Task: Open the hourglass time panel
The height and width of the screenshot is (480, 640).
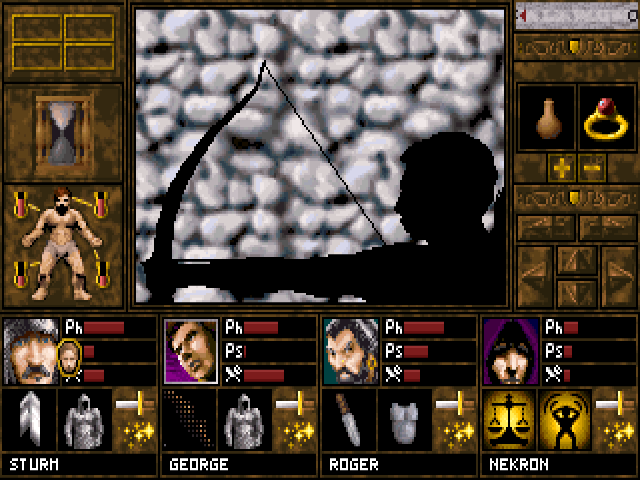Action: point(62,132)
